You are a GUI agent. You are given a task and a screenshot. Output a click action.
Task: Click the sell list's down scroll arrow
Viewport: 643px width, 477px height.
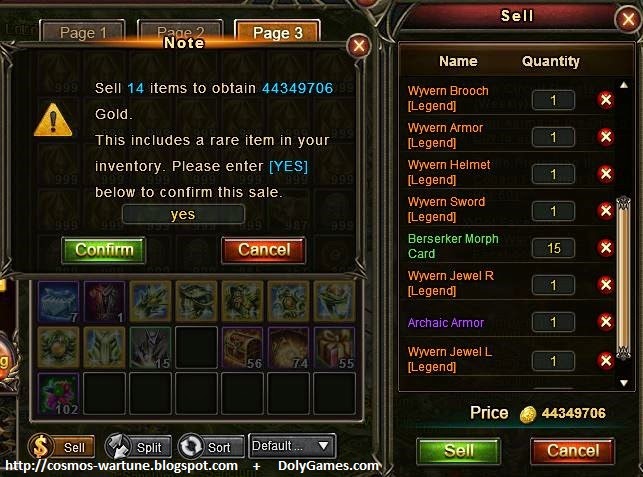[624, 383]
